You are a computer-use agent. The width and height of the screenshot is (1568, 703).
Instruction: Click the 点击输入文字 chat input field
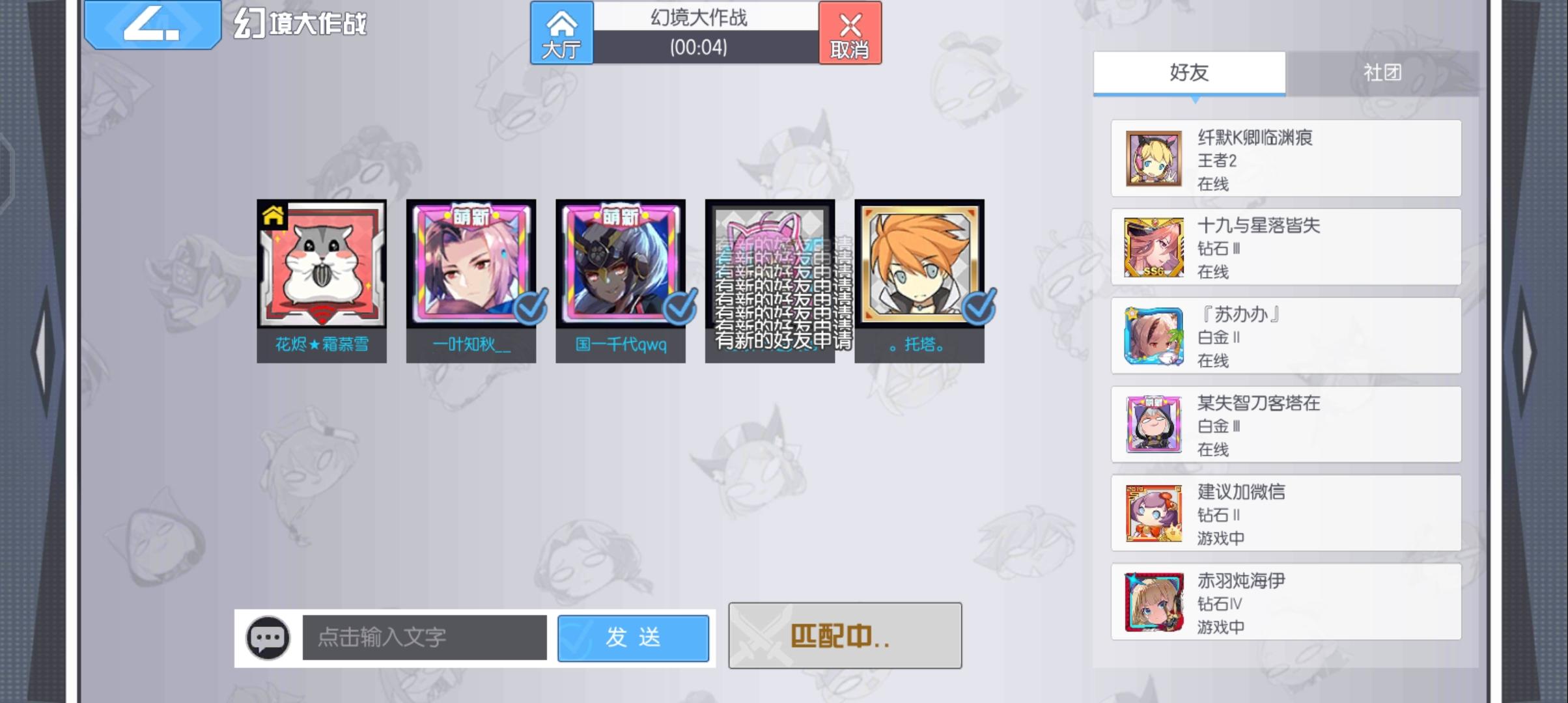(423, 639)
